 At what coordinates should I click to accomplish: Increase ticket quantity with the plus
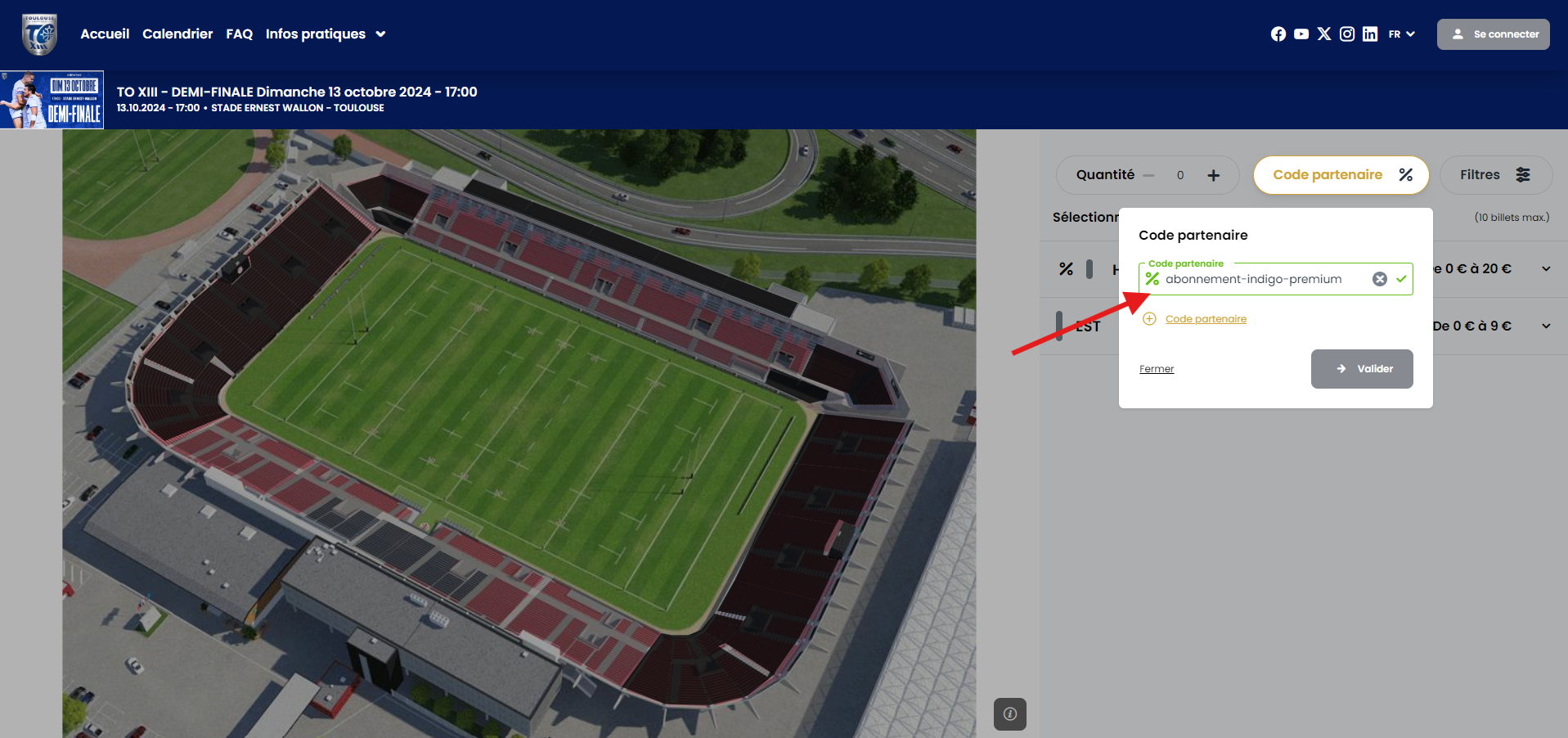[1214, 175]
